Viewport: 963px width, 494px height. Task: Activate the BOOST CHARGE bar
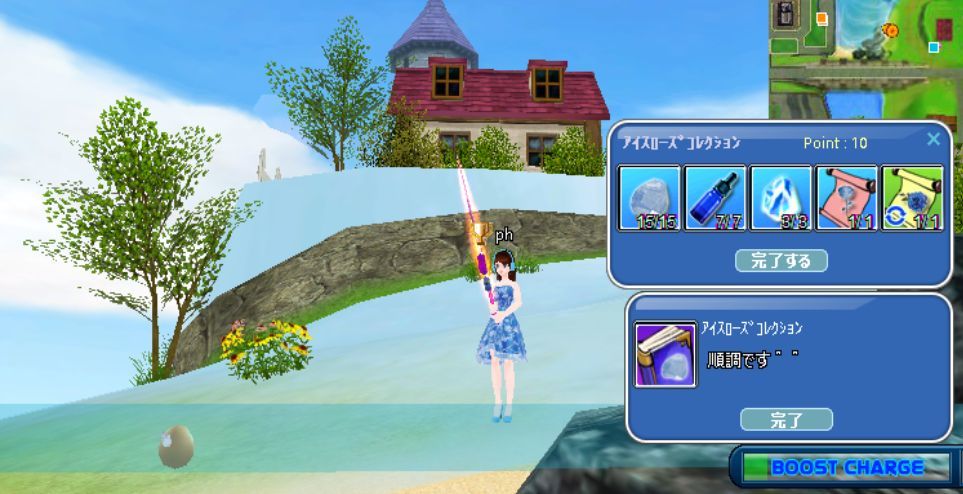coord(846,467)
